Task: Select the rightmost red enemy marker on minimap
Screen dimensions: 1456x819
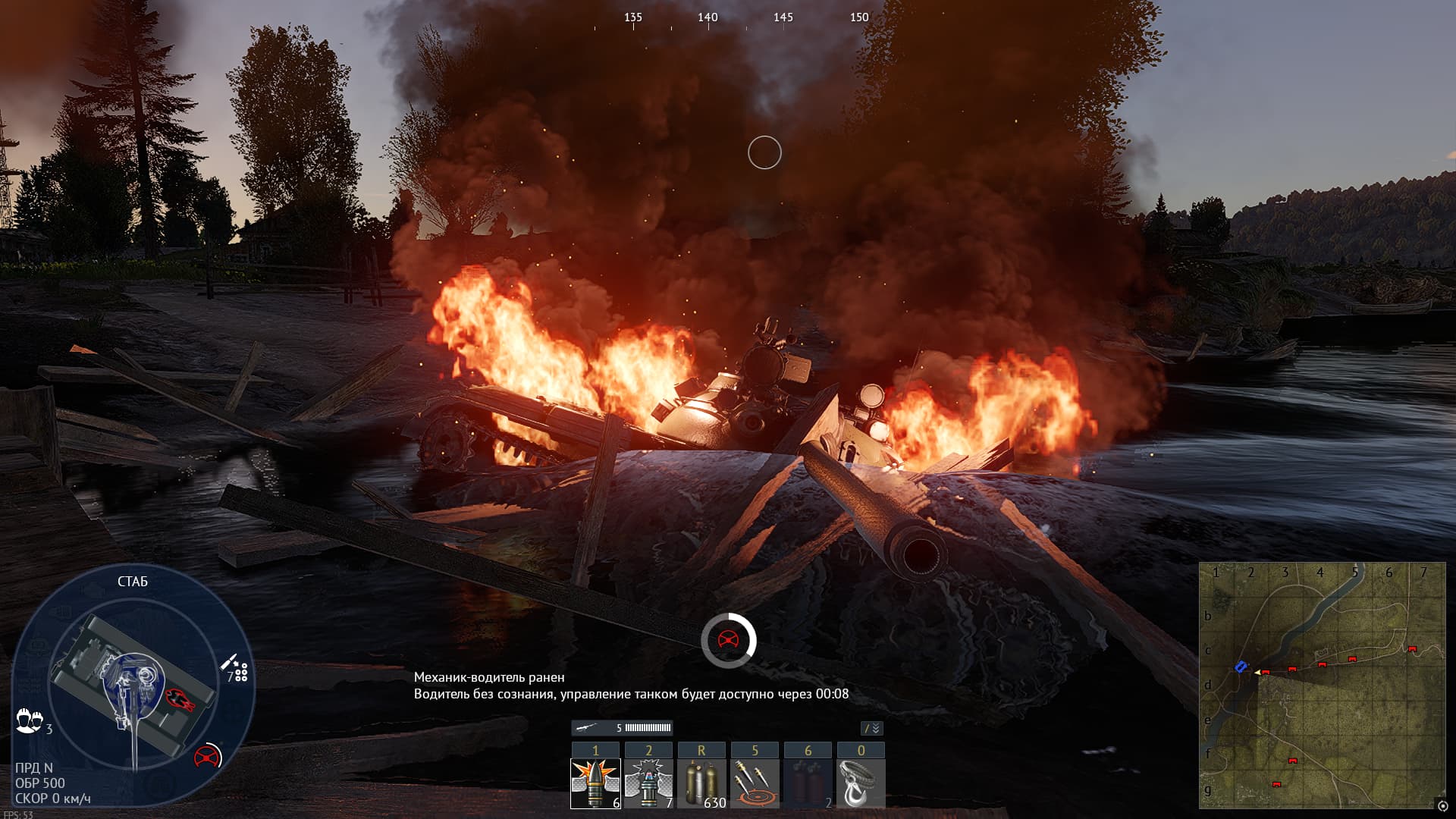Action: coord(1411,650)
